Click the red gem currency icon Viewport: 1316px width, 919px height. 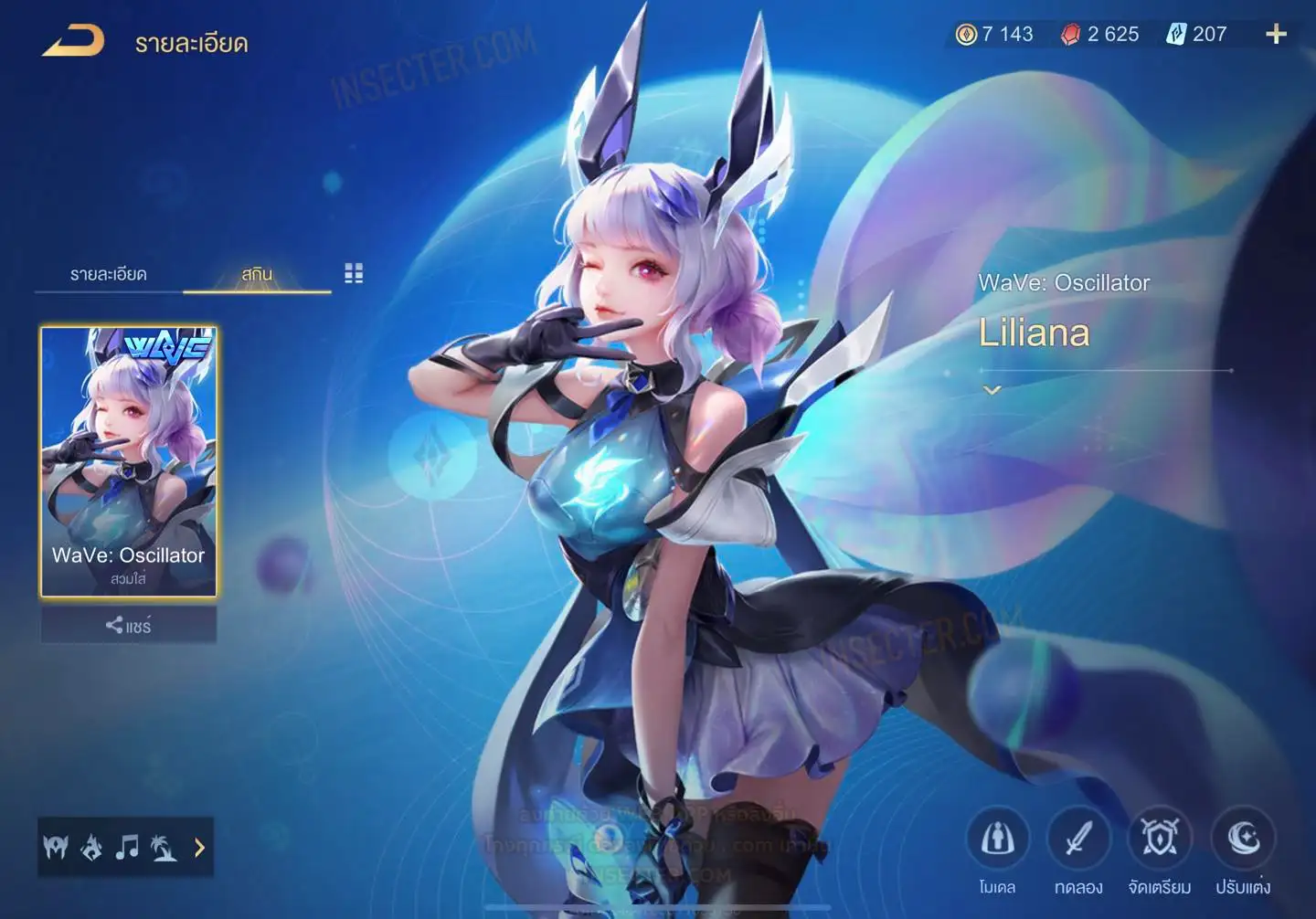coord(1070,35)
